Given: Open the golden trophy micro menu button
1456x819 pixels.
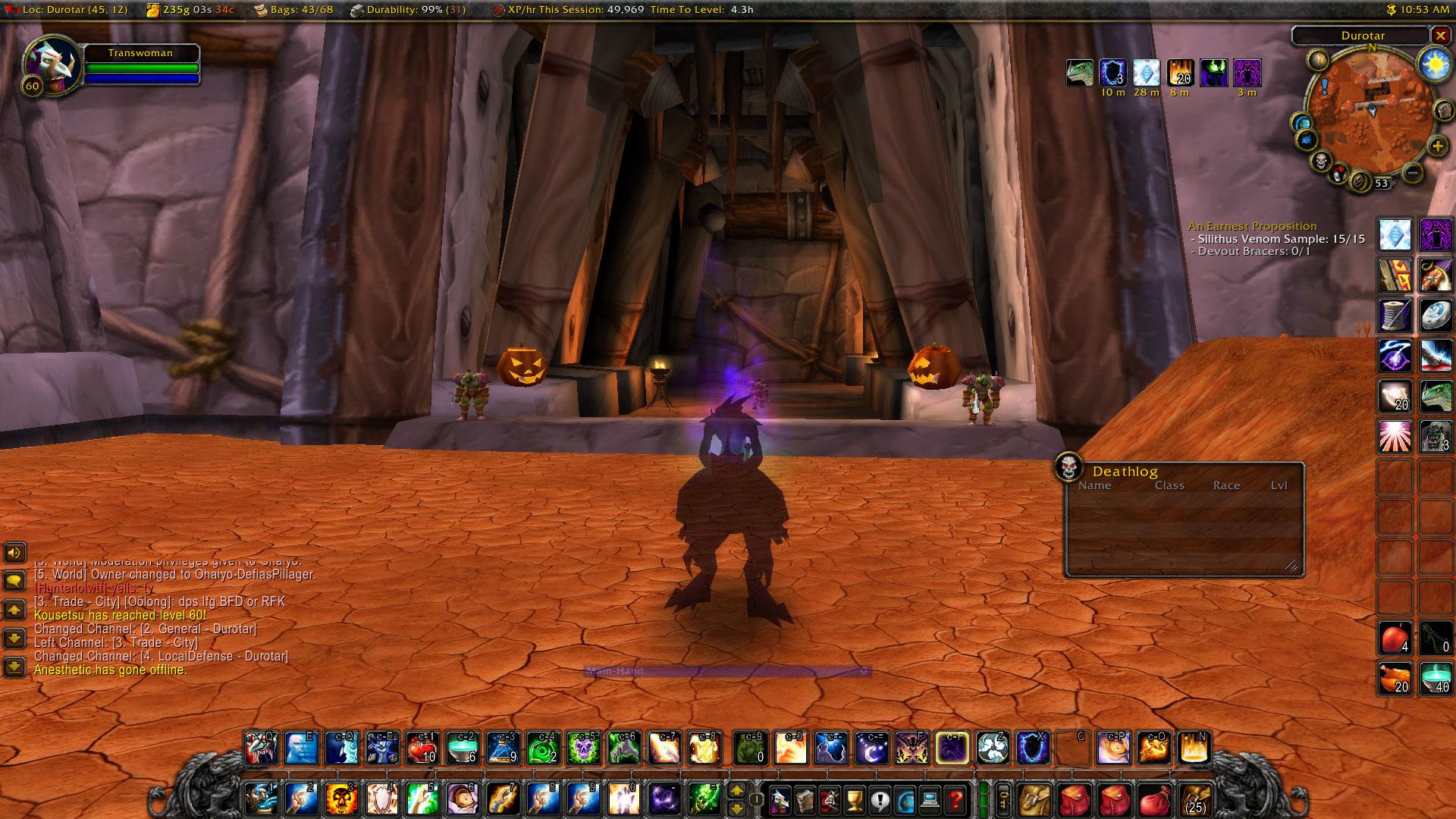Looking at the screenshot, I should pyautogui.click(x=854, y=799).
